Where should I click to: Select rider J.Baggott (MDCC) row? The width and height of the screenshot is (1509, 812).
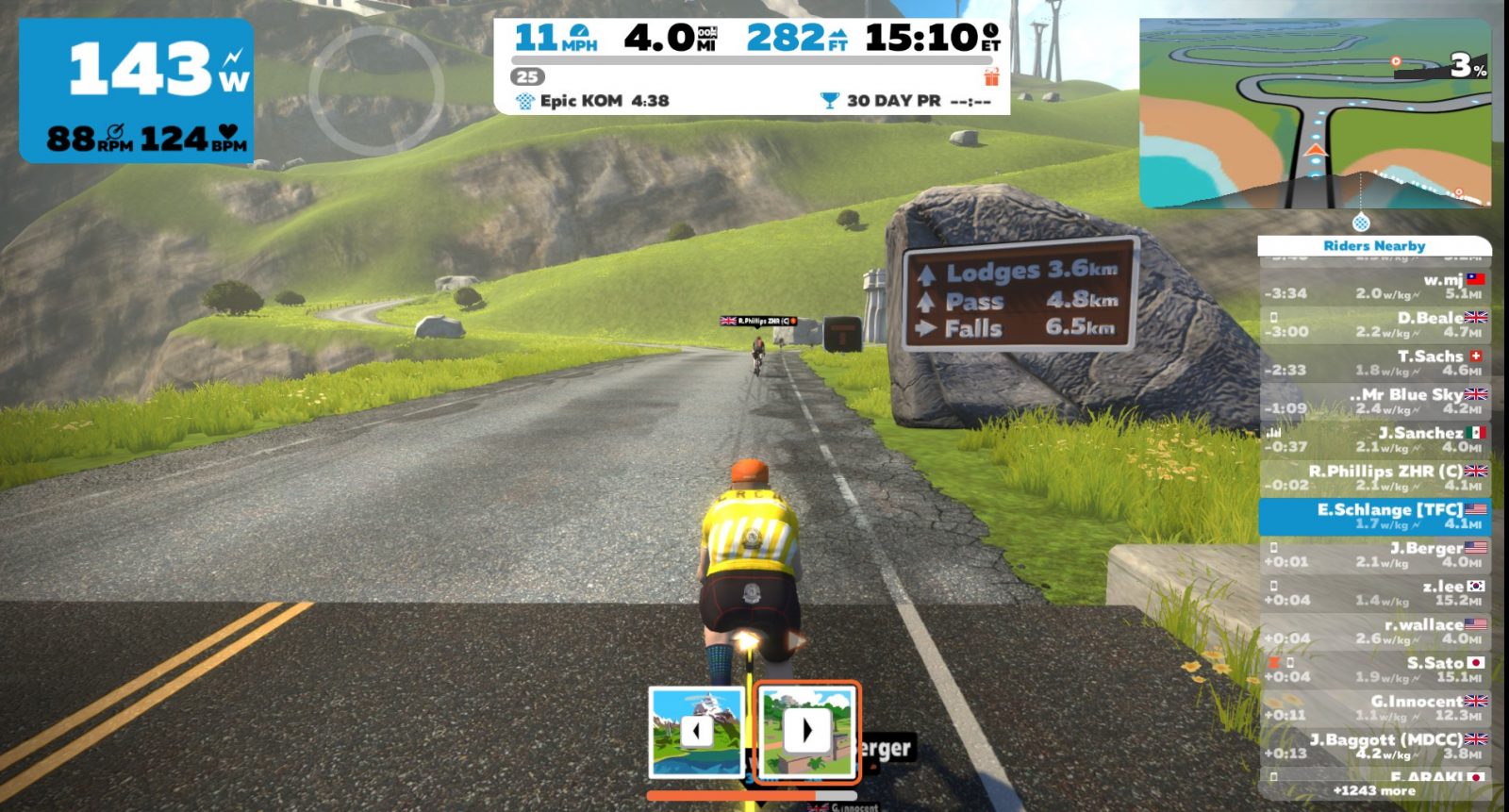click(x=1374, y=746)
